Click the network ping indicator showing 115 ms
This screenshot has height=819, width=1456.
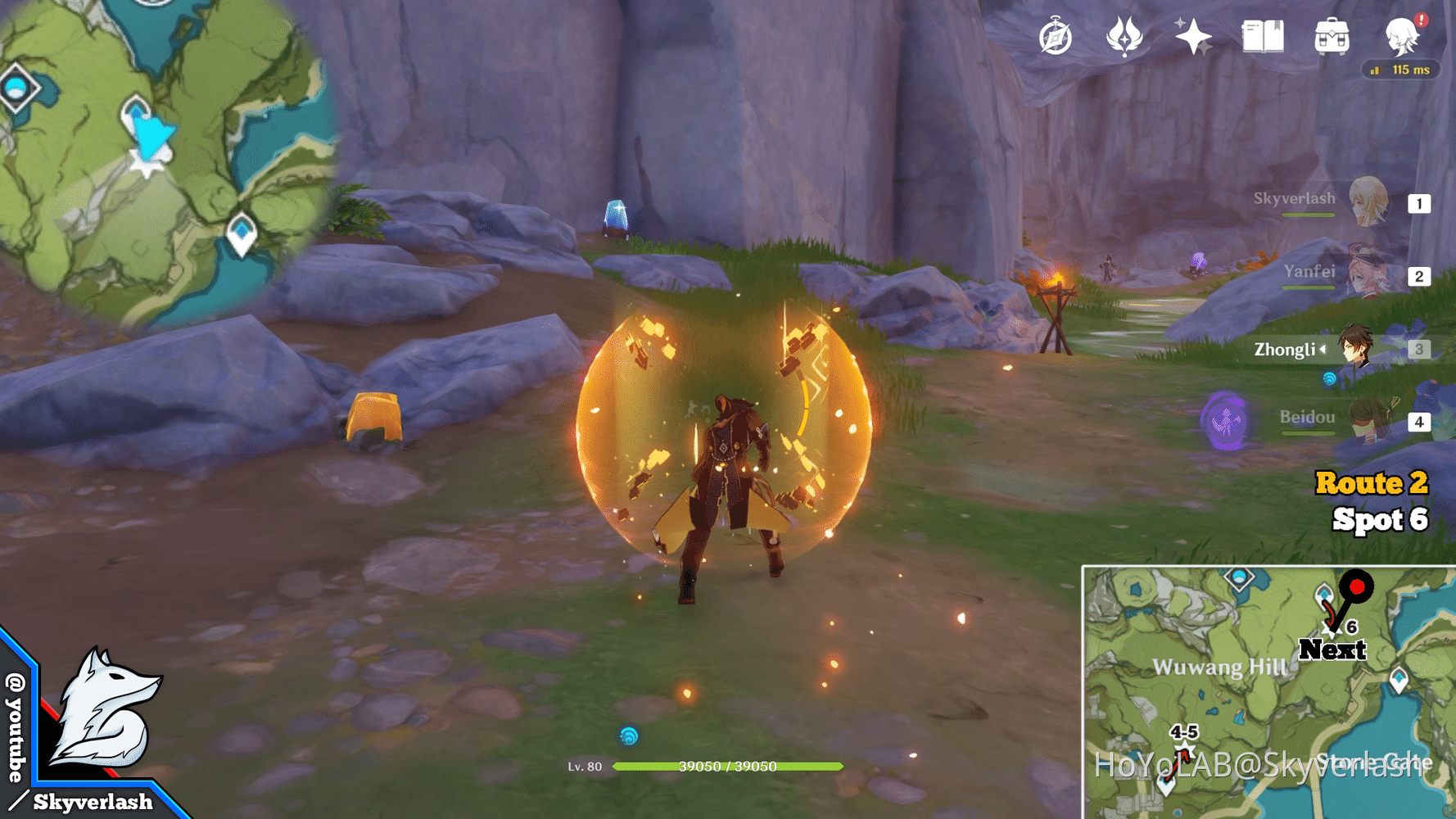tap(1400, 70)
